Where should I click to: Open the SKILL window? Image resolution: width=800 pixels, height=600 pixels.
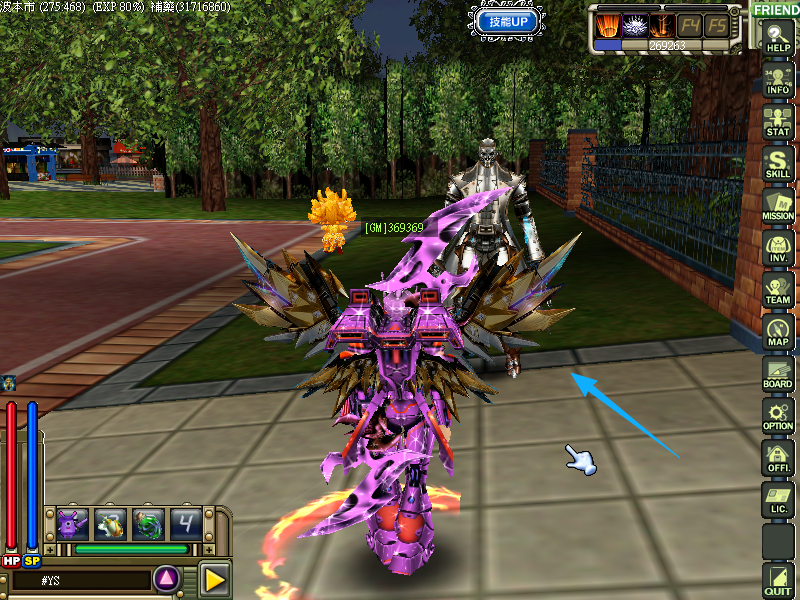[777, 164]
